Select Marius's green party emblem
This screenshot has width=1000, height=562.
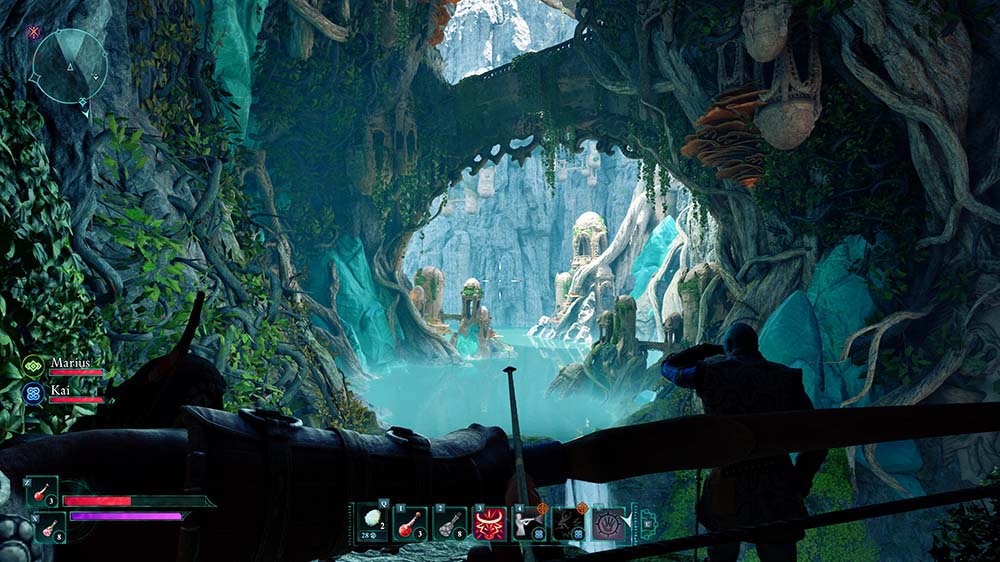[x=33, y=366]
